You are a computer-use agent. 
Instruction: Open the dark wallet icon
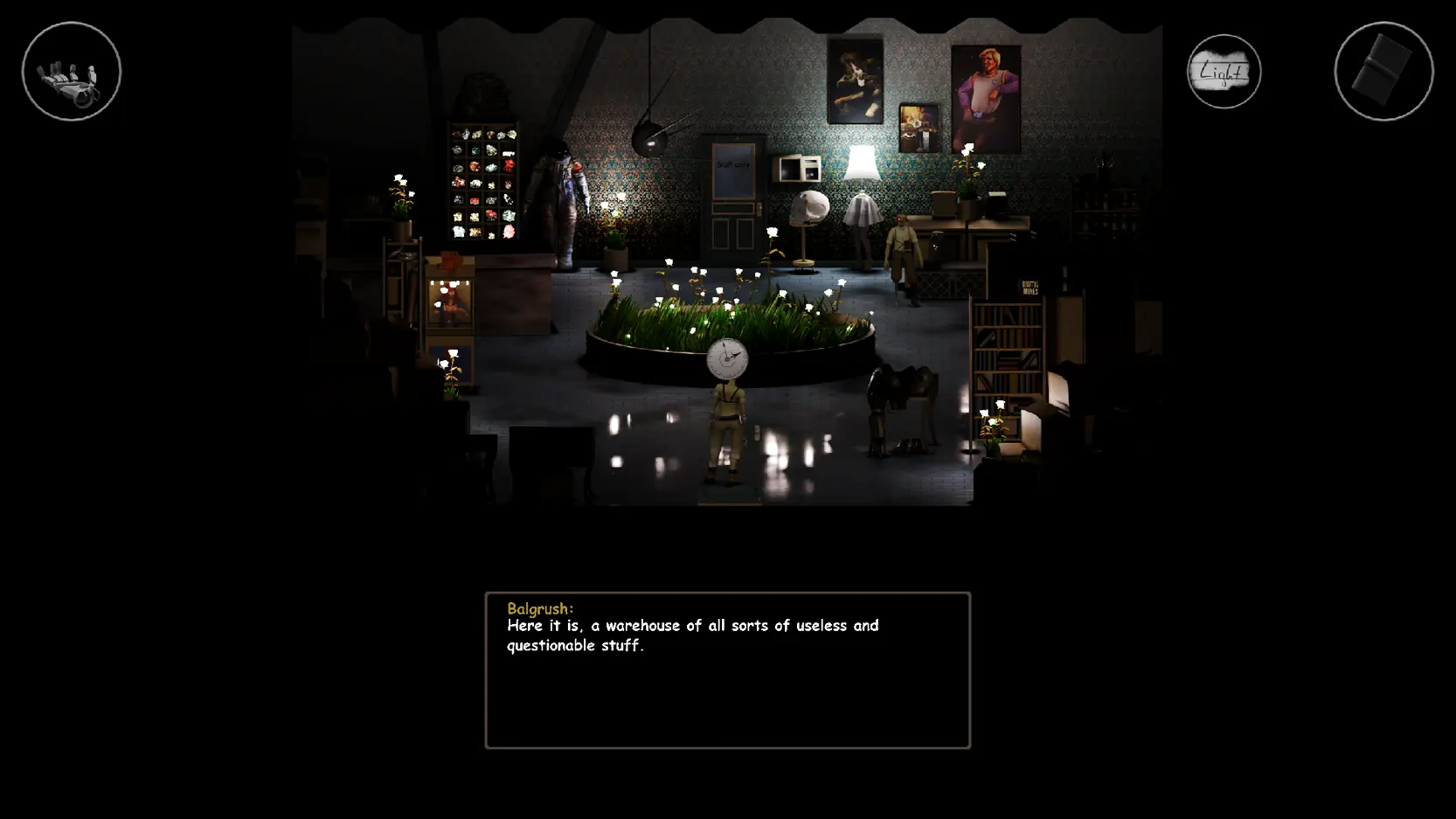pyautogui.click(x=1383, y=72)
